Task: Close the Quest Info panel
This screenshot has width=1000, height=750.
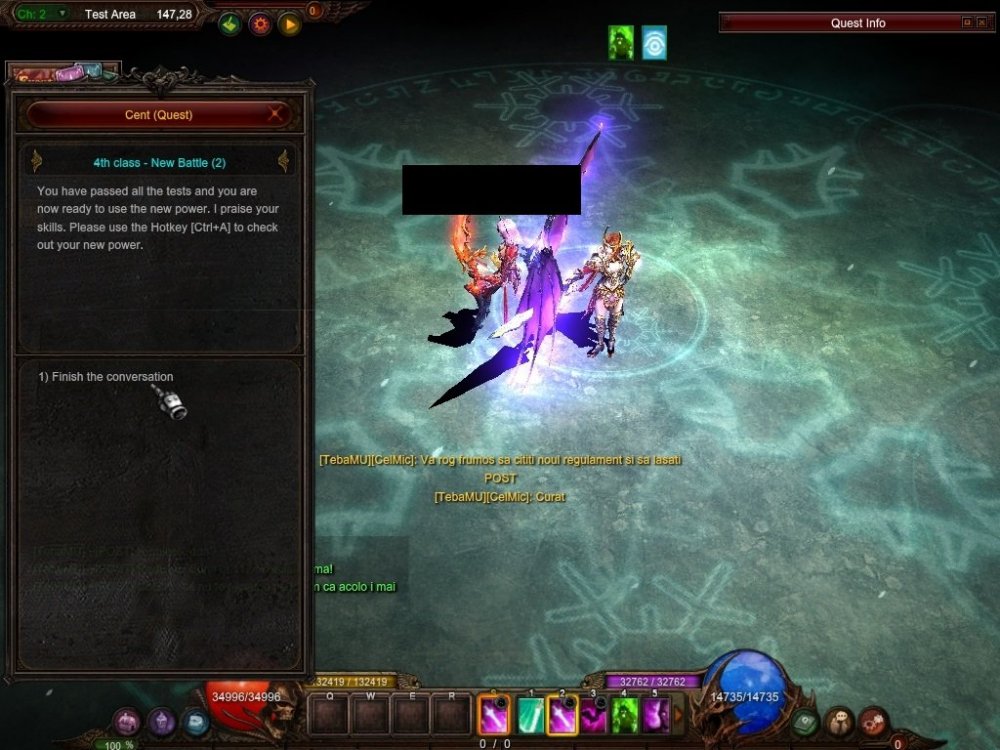Action: [982, 23]
